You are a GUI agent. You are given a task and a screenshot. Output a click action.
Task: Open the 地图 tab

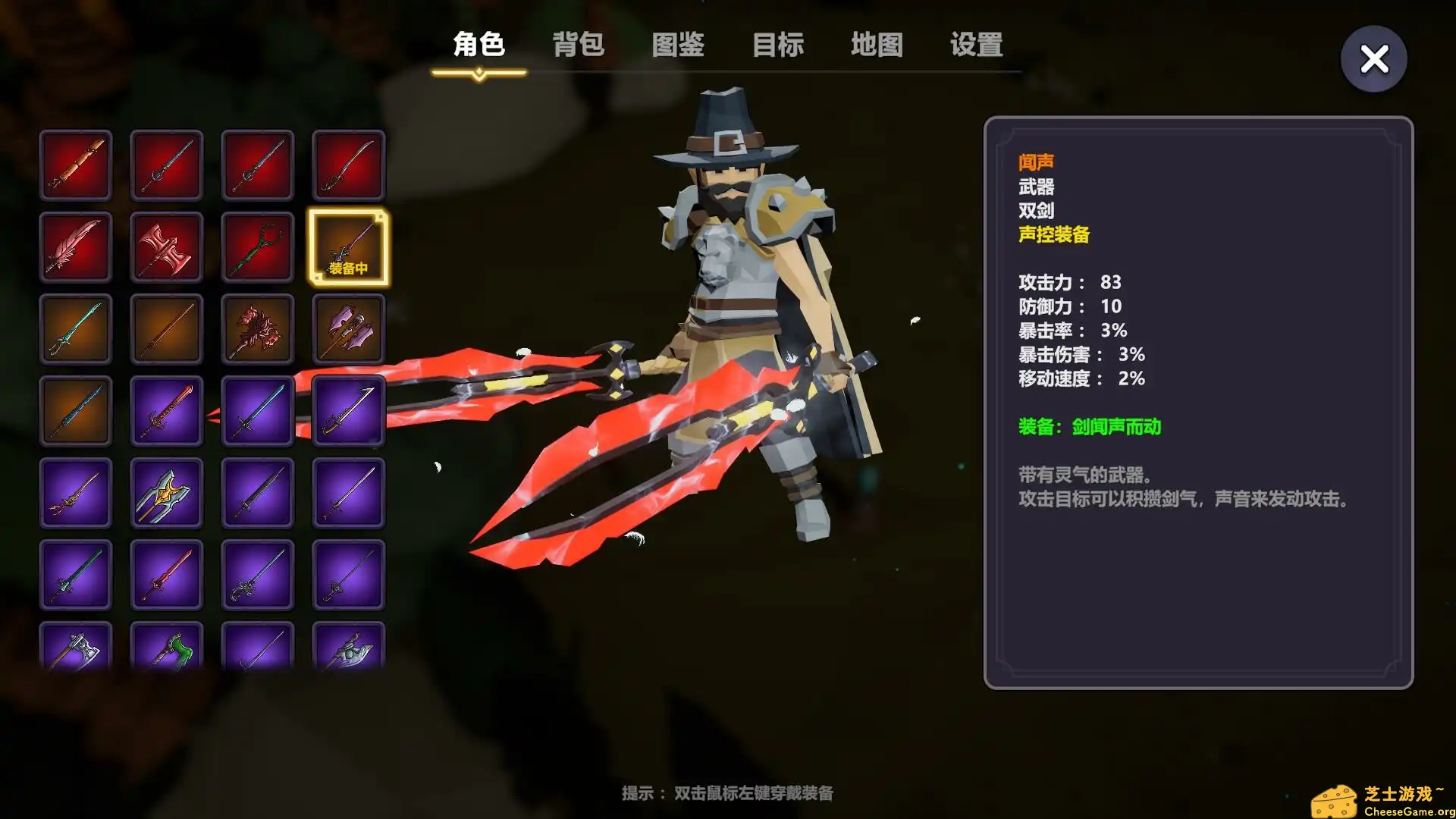point(877,45)
